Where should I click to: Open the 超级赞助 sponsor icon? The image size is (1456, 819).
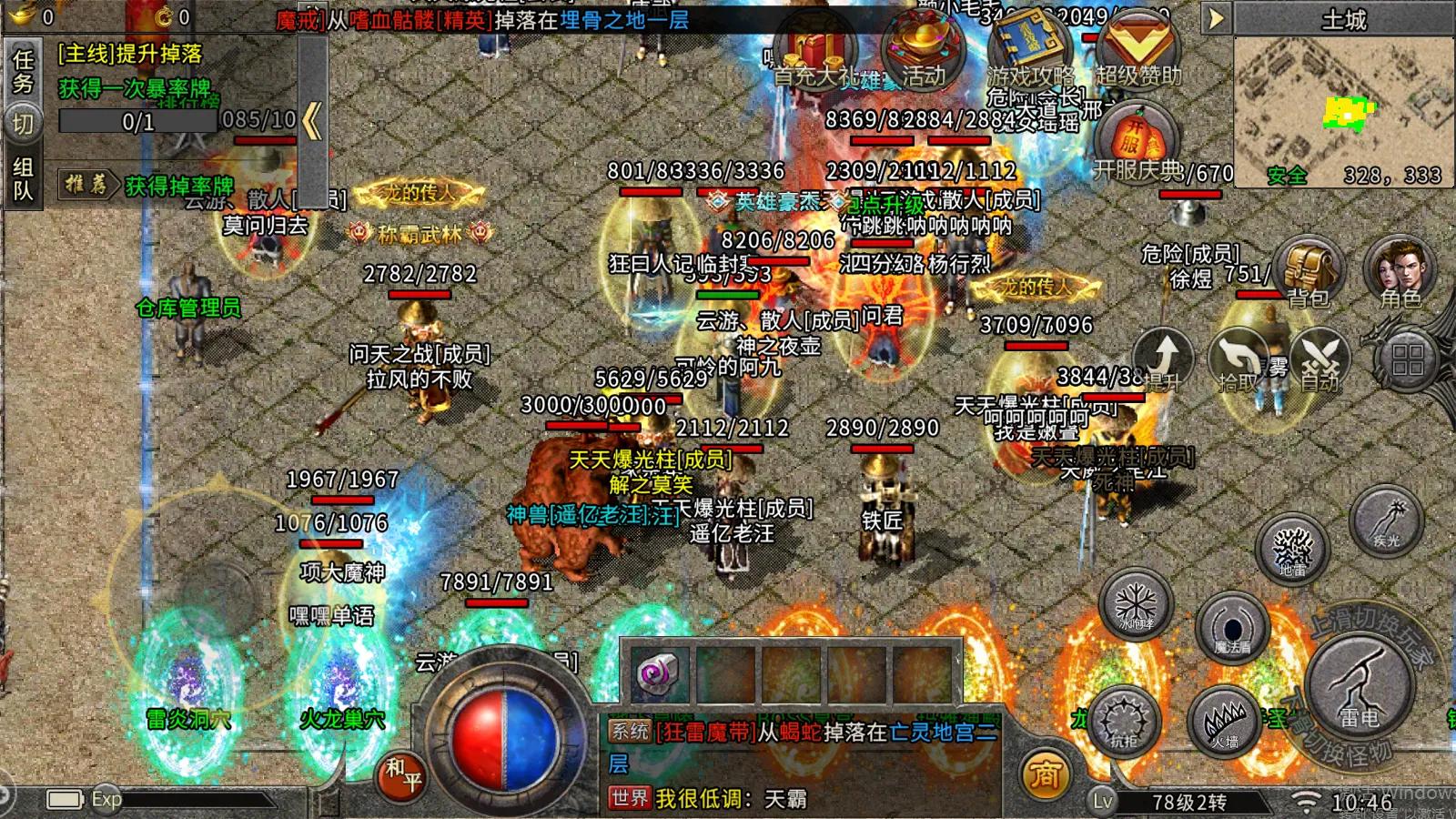click(x=1137, y=53)
